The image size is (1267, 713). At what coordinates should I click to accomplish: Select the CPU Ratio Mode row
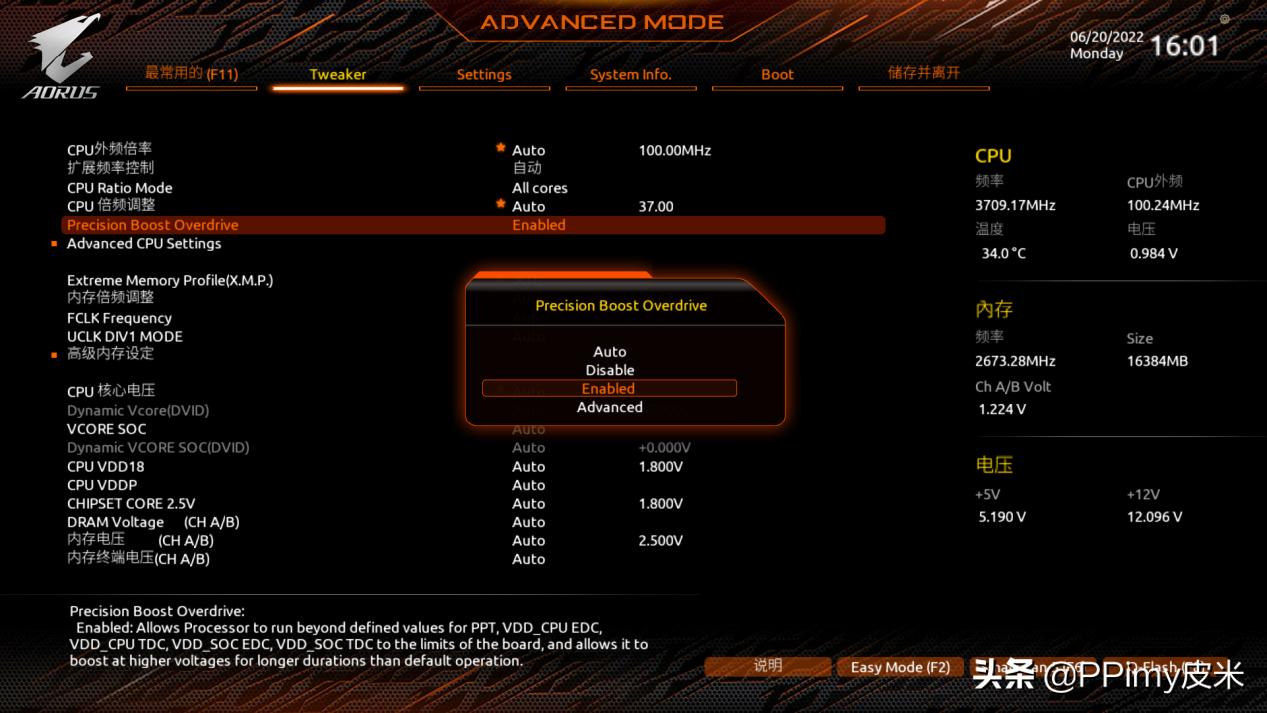120,188
